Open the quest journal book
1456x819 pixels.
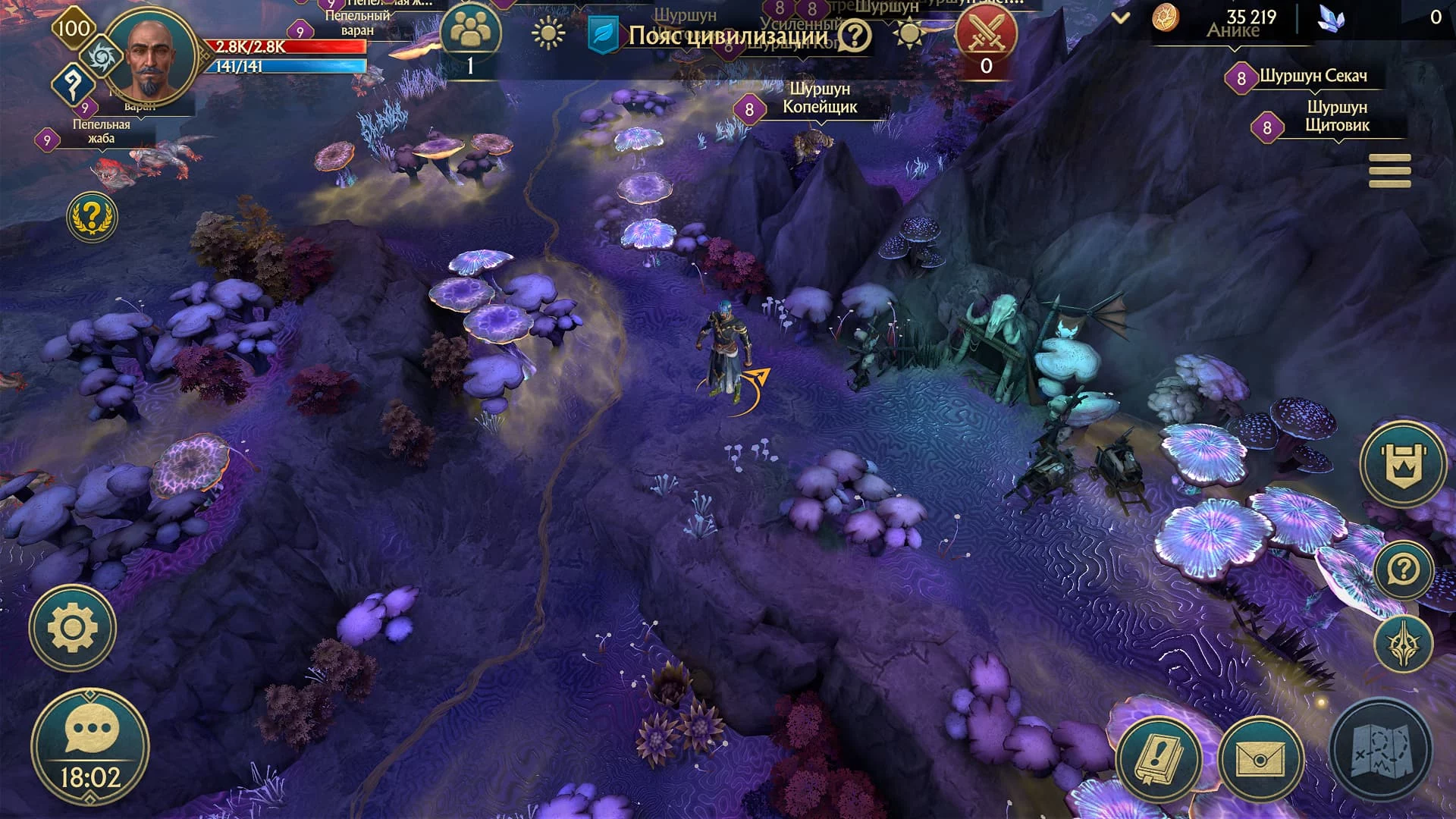point(1158,758)
